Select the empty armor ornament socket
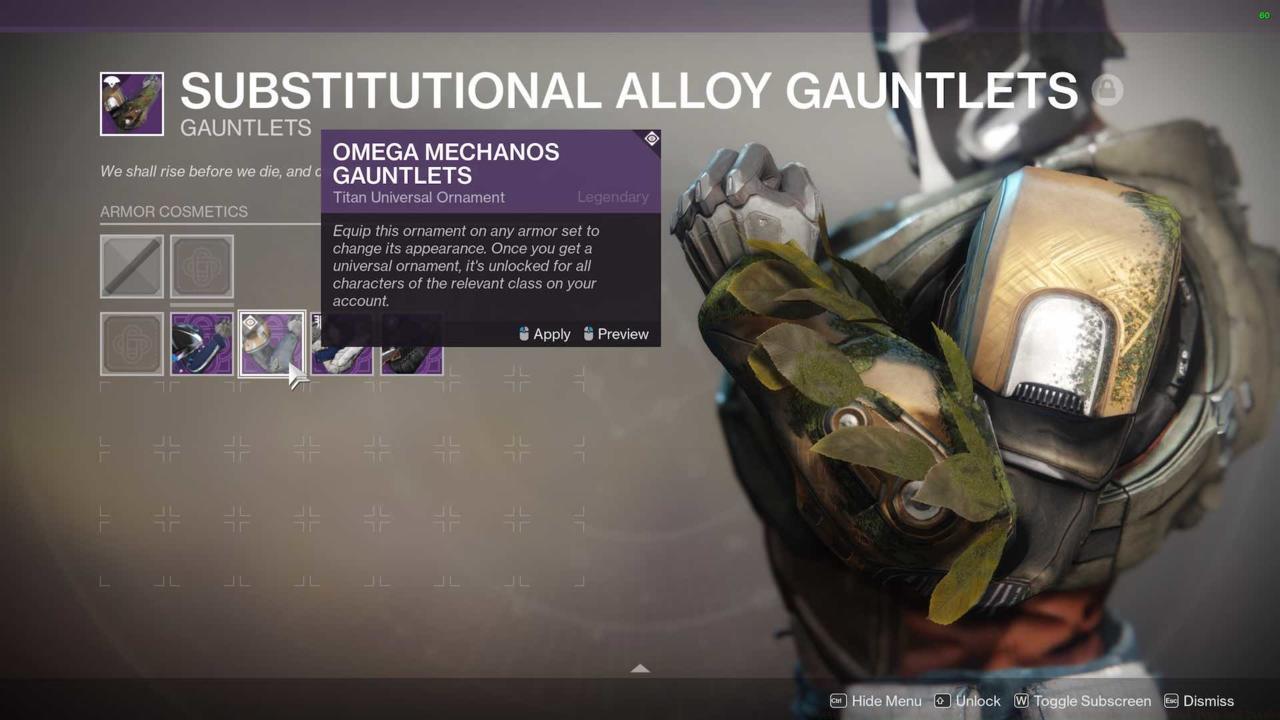Image resolution: width=1280 pixels, height=720 pixels. (x=202, y=266)
